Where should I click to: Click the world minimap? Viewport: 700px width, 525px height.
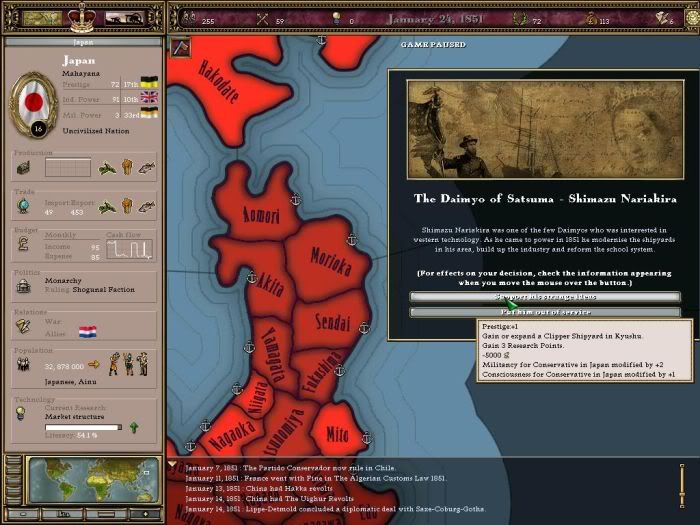click(93, 480)
